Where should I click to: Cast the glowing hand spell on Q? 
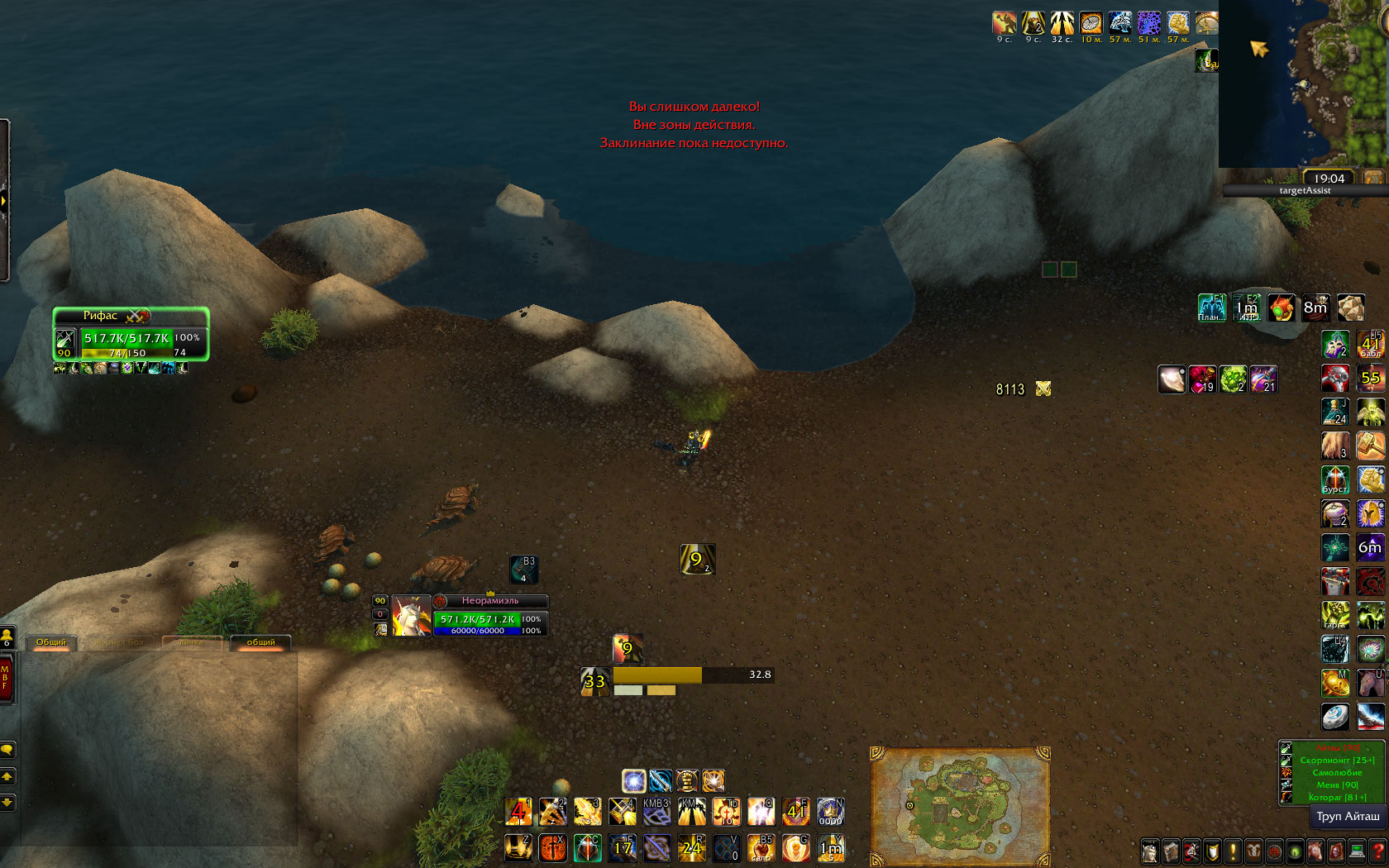tap(761, 812)
